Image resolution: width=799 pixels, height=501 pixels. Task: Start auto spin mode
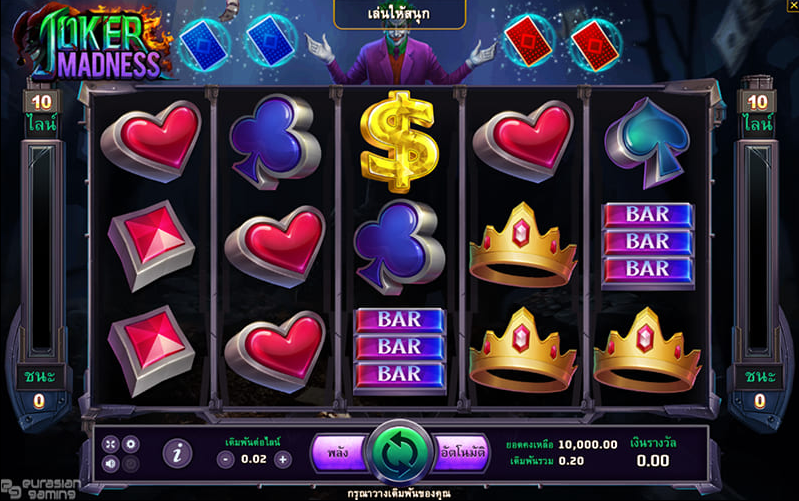[462, 453]
